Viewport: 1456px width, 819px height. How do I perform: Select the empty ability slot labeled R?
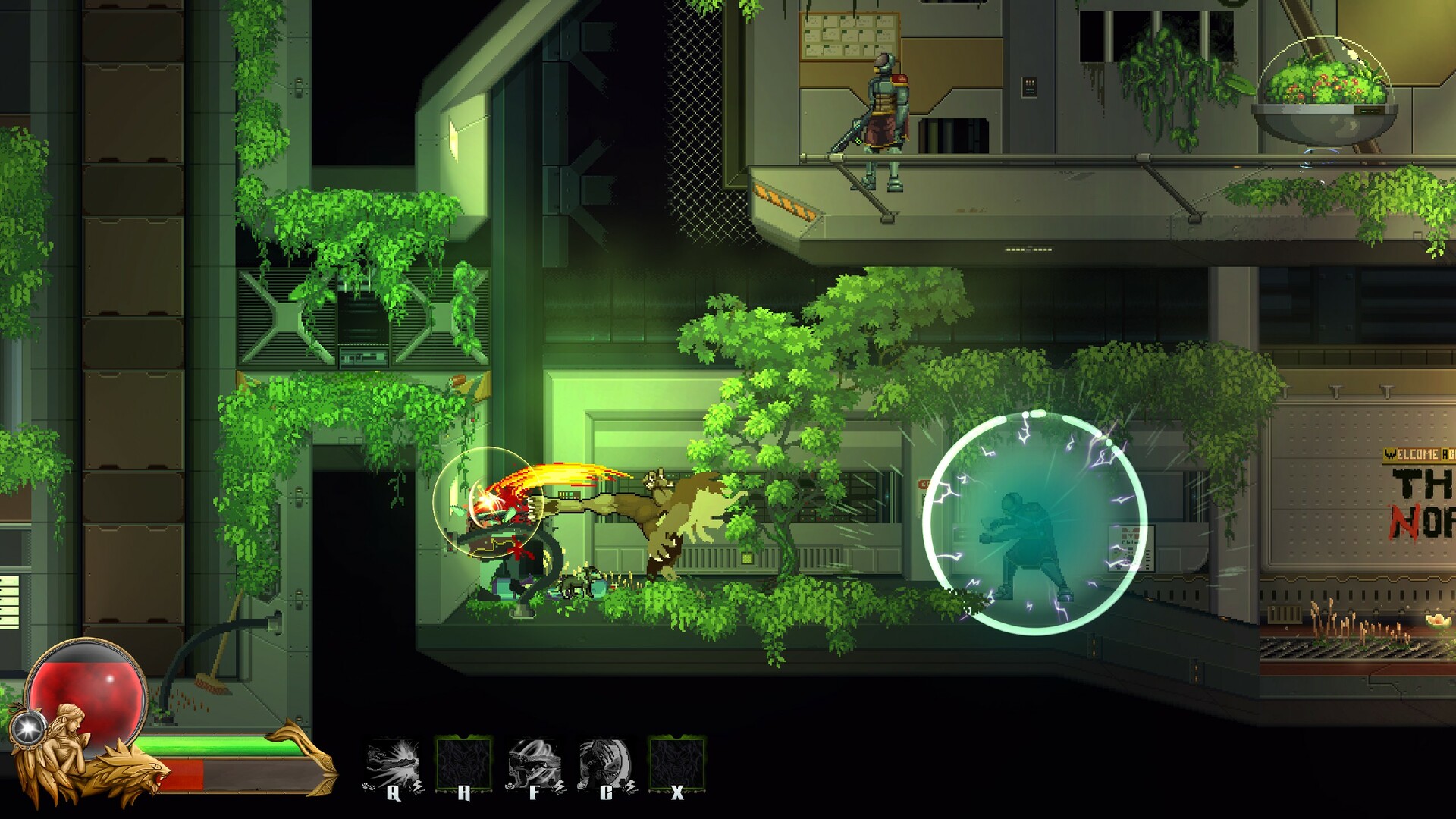(x=464, y=764)
